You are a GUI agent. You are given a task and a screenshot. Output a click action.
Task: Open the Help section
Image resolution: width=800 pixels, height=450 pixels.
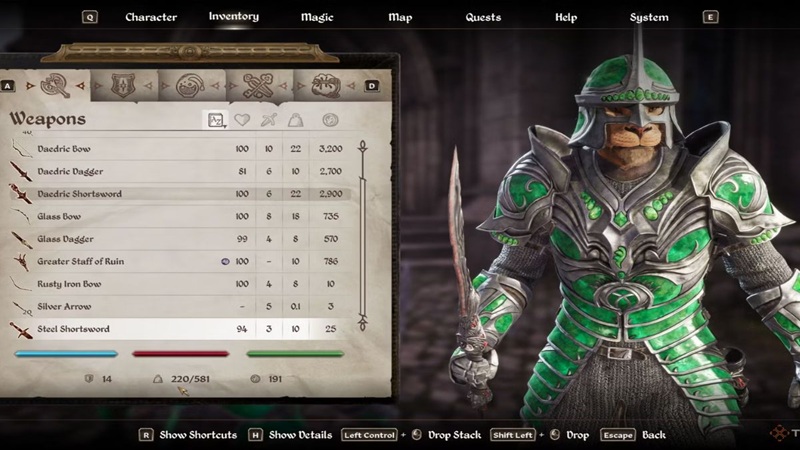(566, 17)
